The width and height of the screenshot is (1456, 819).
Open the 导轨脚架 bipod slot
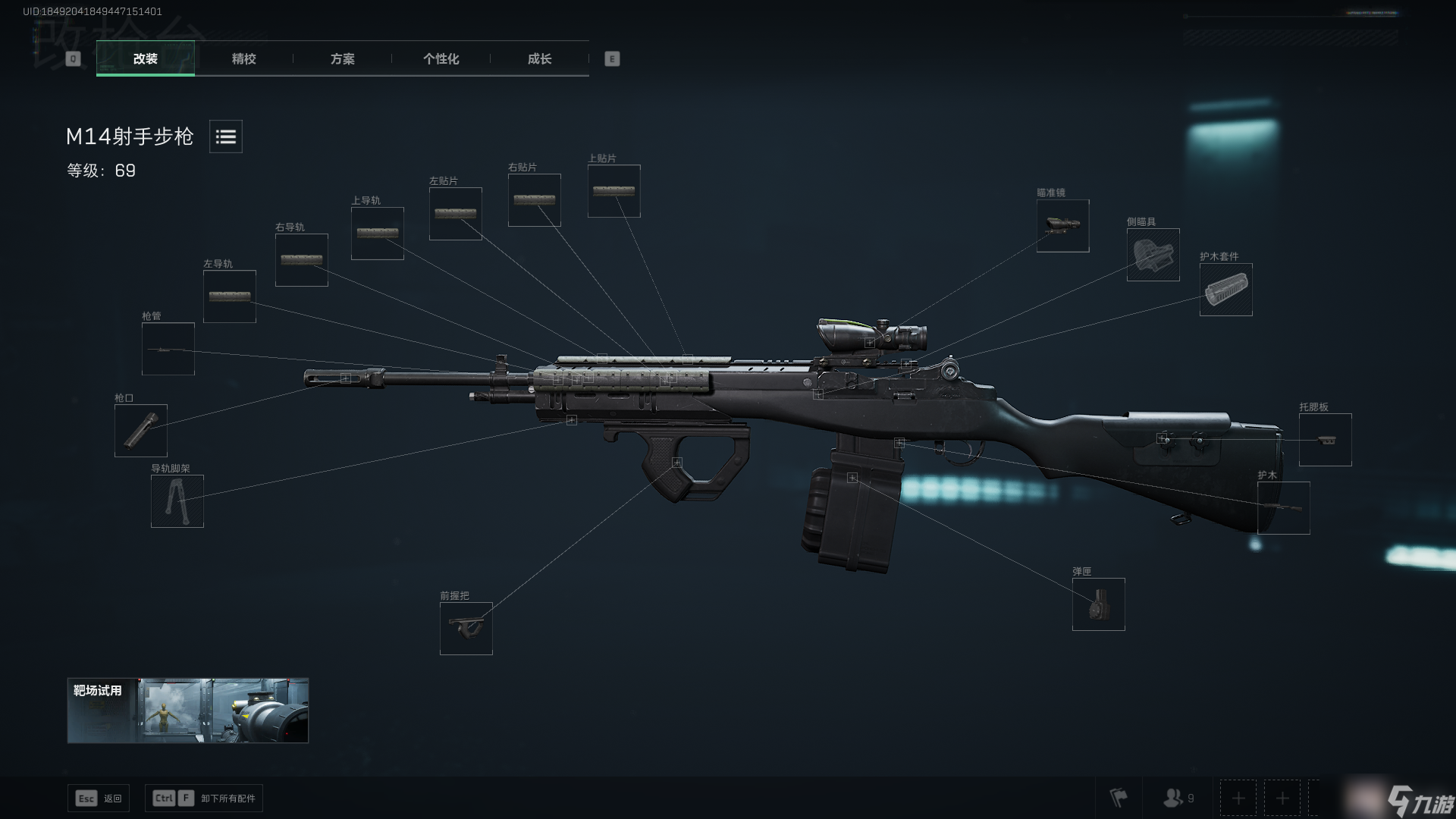click(x=177, y=501)
